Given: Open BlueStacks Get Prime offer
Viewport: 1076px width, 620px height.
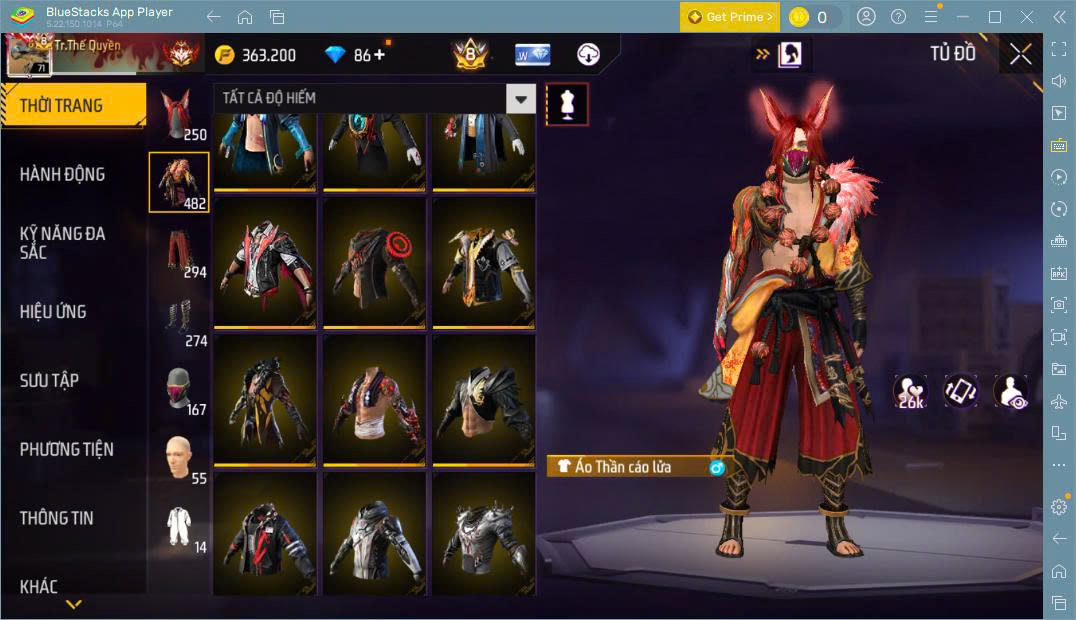Looking at the screenshot, I should [729, 17].
